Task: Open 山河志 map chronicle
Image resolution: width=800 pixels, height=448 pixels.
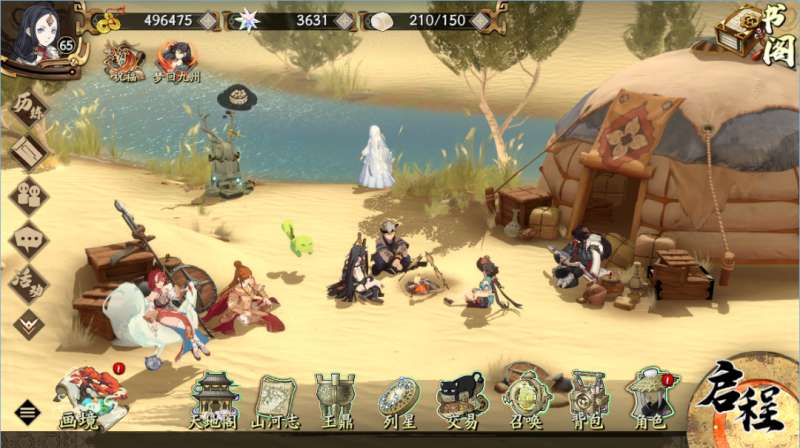Action: point(273,400)
